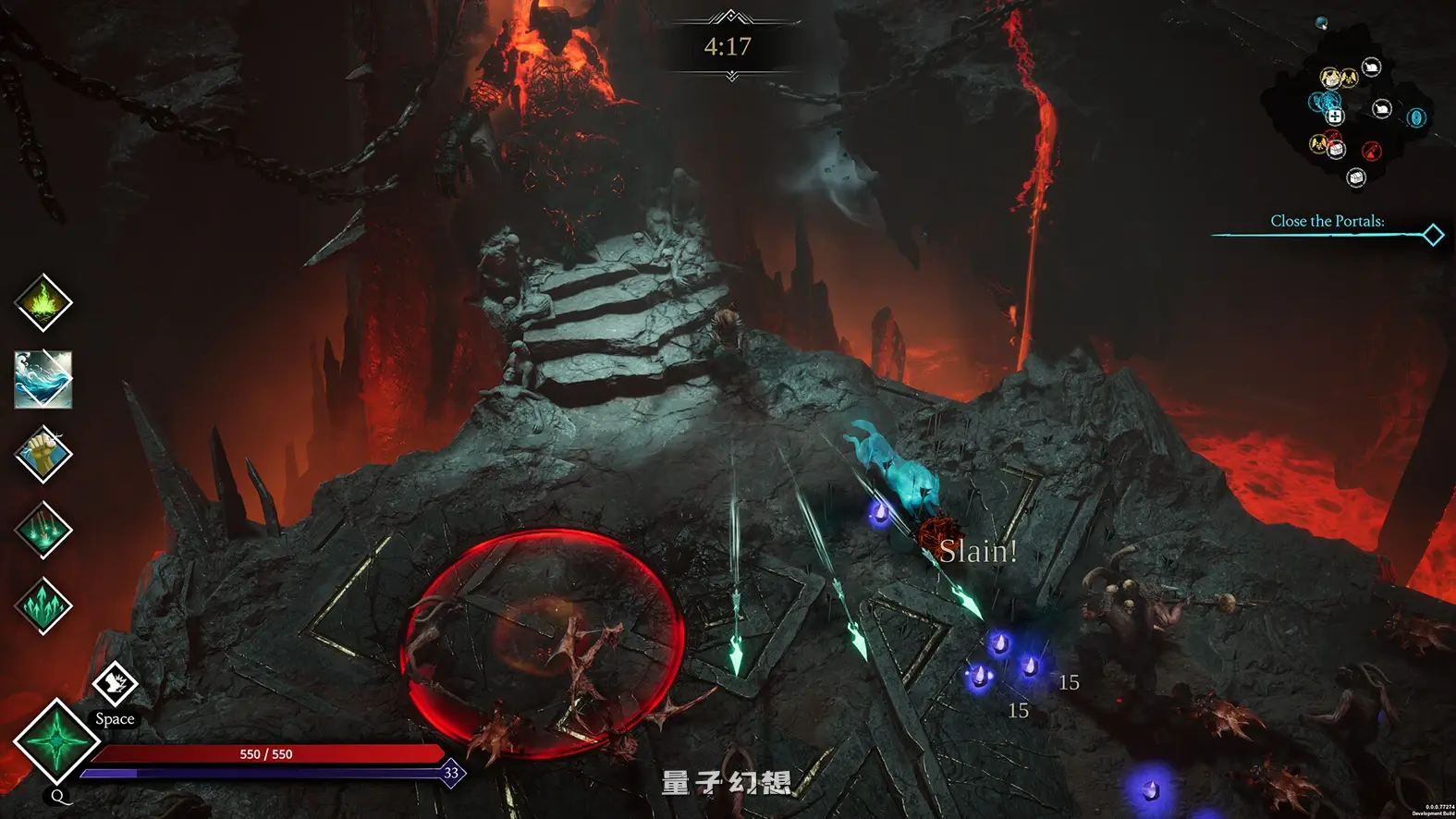The height and width of the screenshot is (819, 1456).
Task: Click the healing cross icon on the minimap
Action: (x=1335, y=116)
